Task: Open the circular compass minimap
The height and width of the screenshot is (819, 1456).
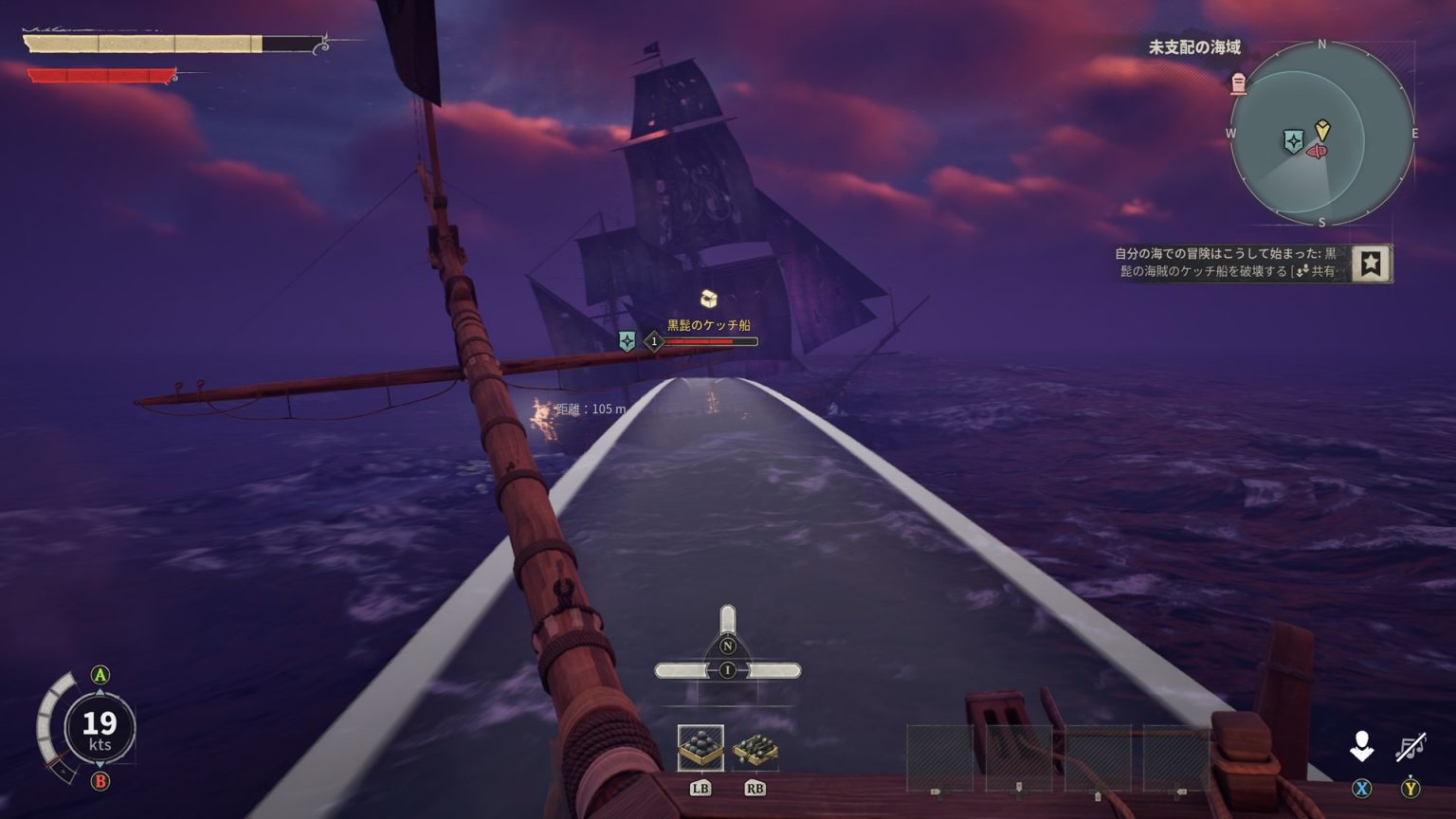Action: pos(1321,134)
